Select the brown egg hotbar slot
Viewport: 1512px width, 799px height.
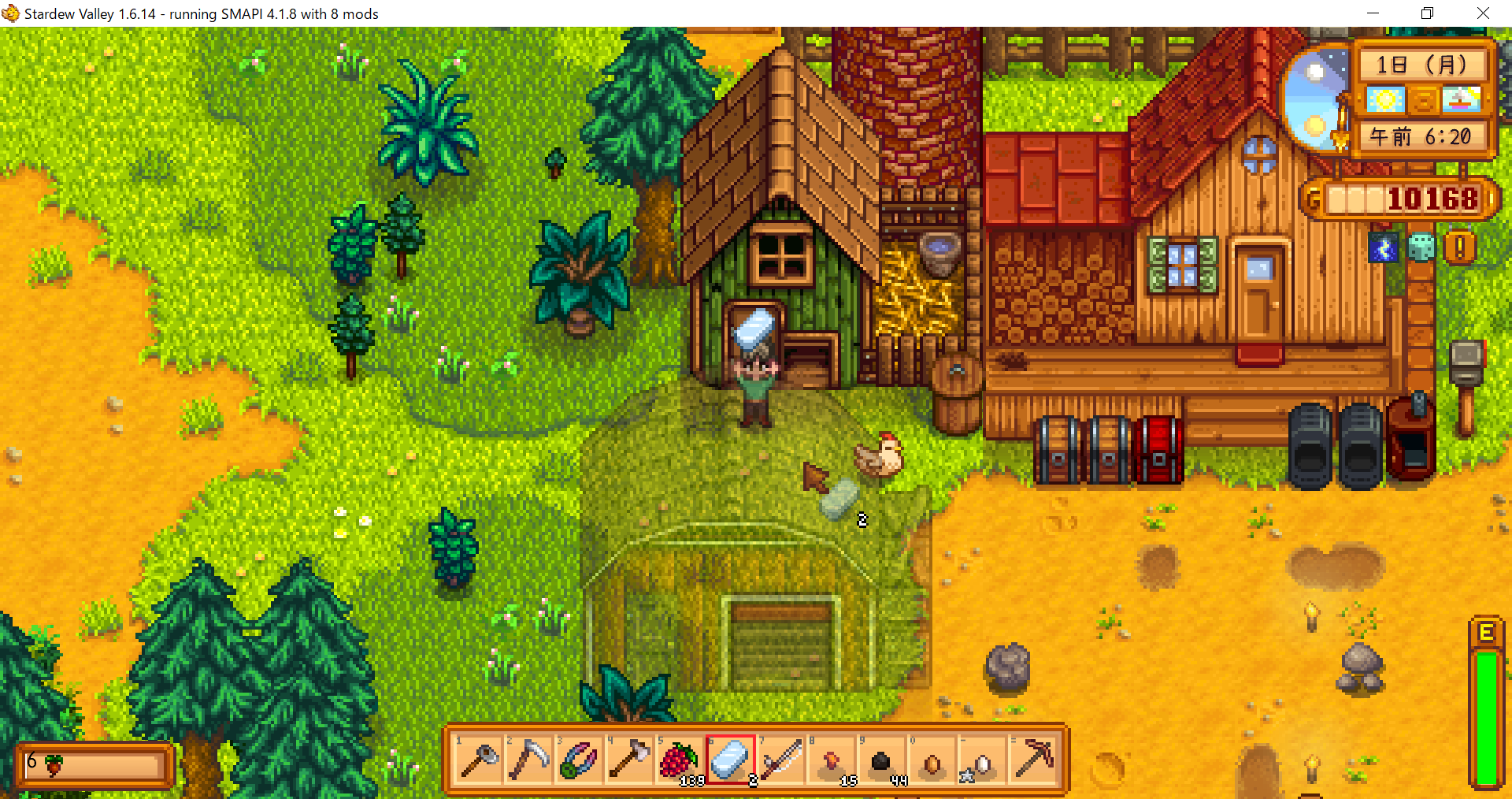(932, 760)
